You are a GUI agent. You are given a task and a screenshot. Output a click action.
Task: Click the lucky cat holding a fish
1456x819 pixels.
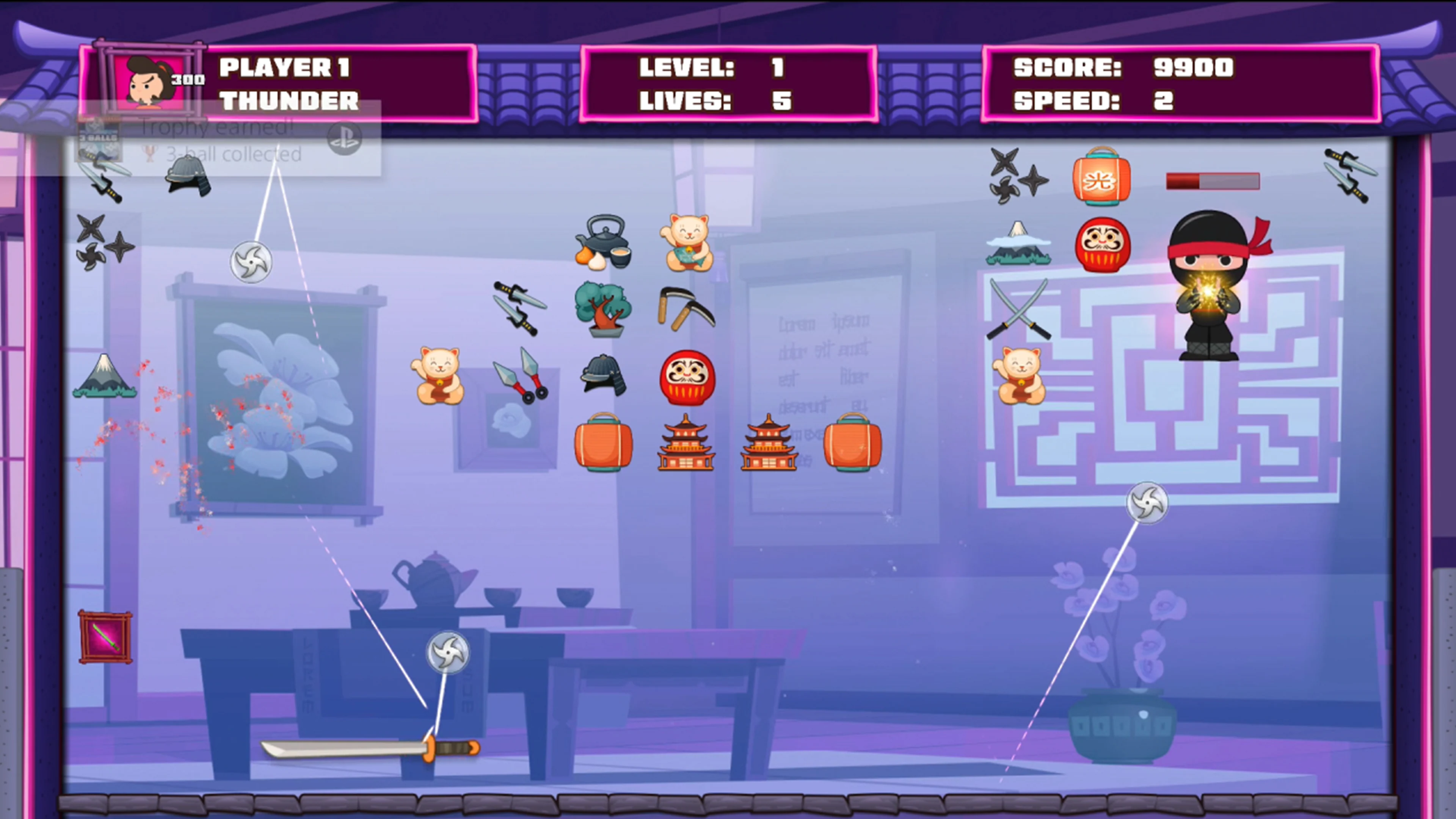(687, 244)
